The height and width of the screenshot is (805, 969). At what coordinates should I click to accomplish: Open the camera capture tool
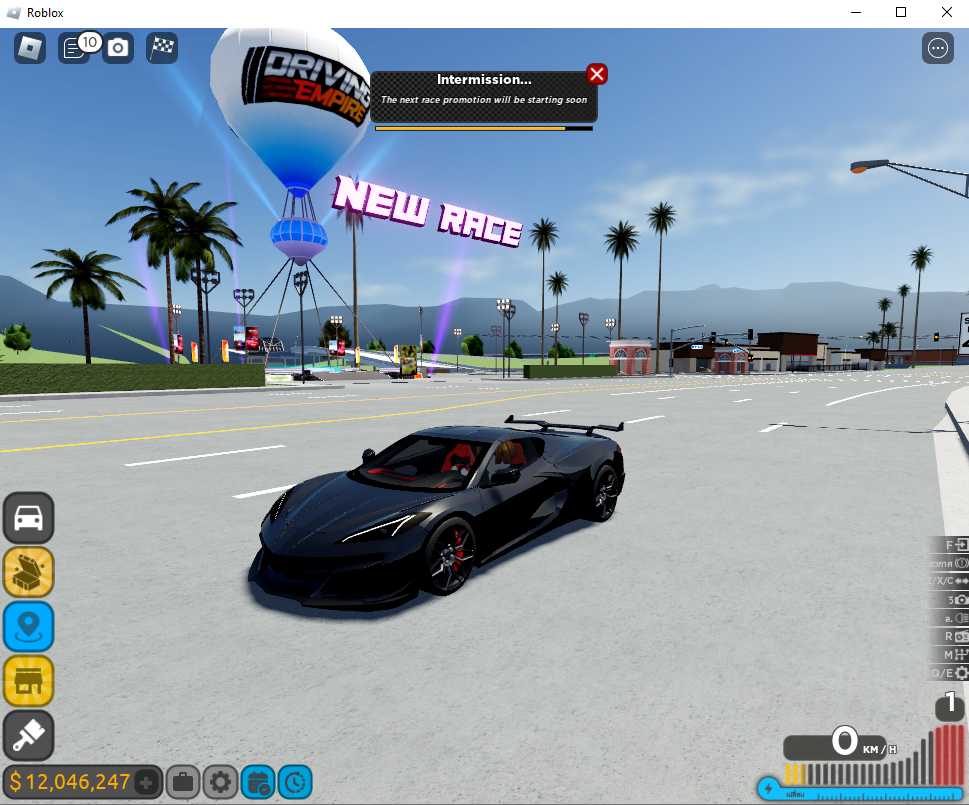click(x=118, y=47)
